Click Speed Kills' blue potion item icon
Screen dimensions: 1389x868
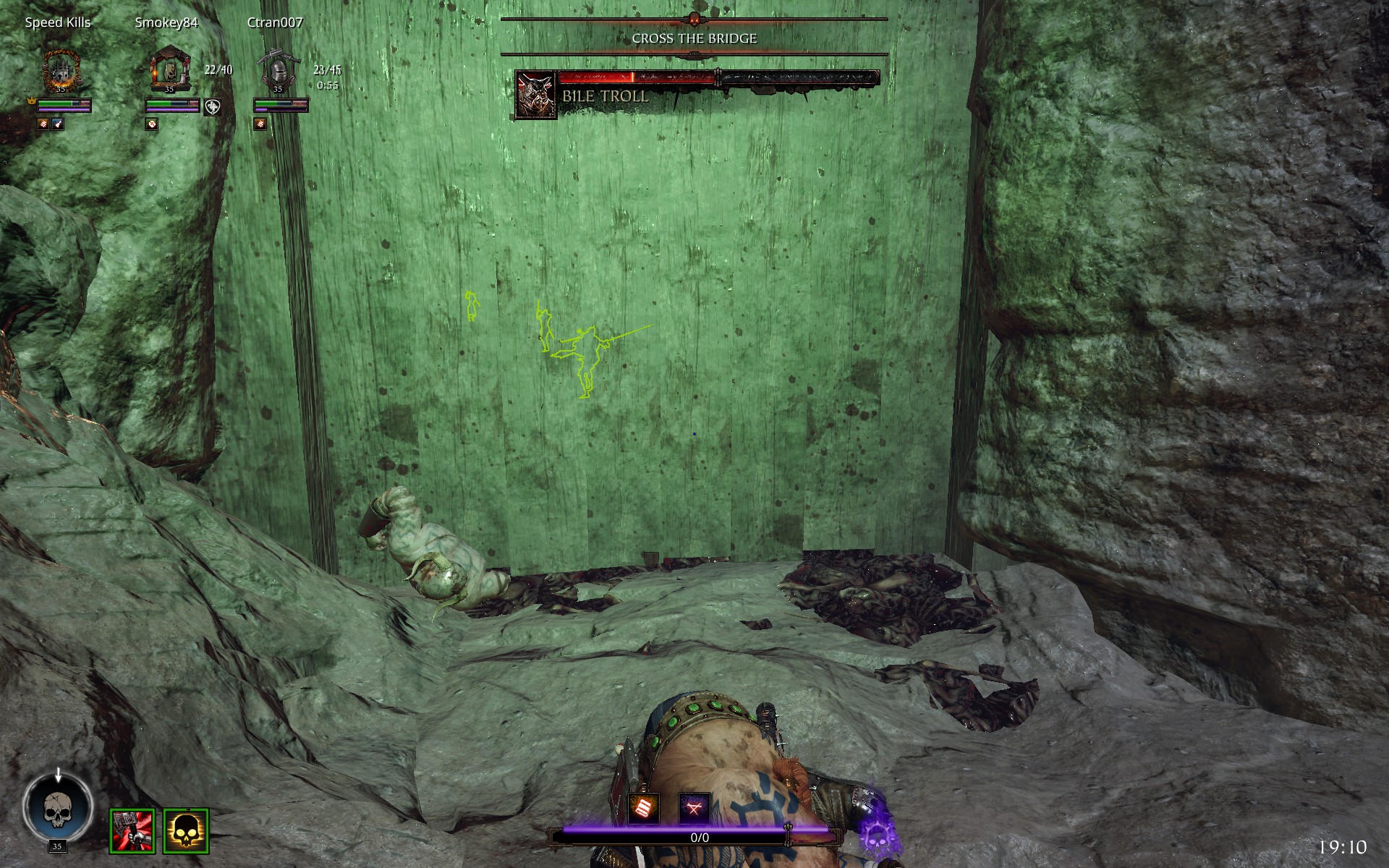tap(58, 124)
